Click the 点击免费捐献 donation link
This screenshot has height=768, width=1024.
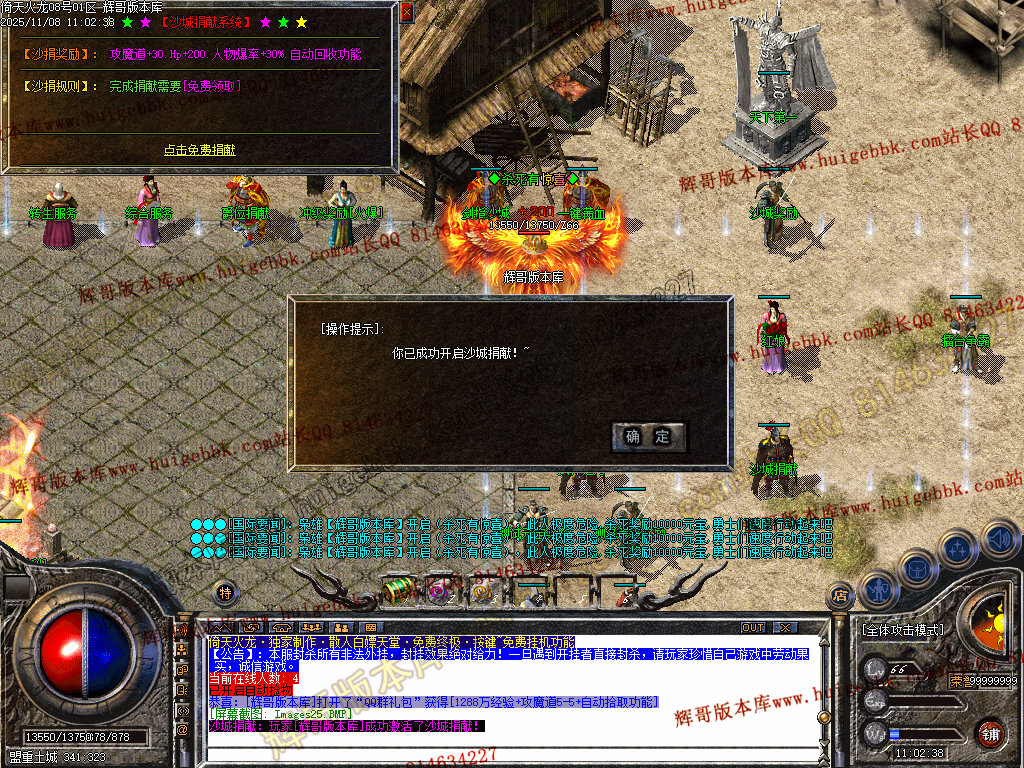pyautogui.click(x=200, y=150)
